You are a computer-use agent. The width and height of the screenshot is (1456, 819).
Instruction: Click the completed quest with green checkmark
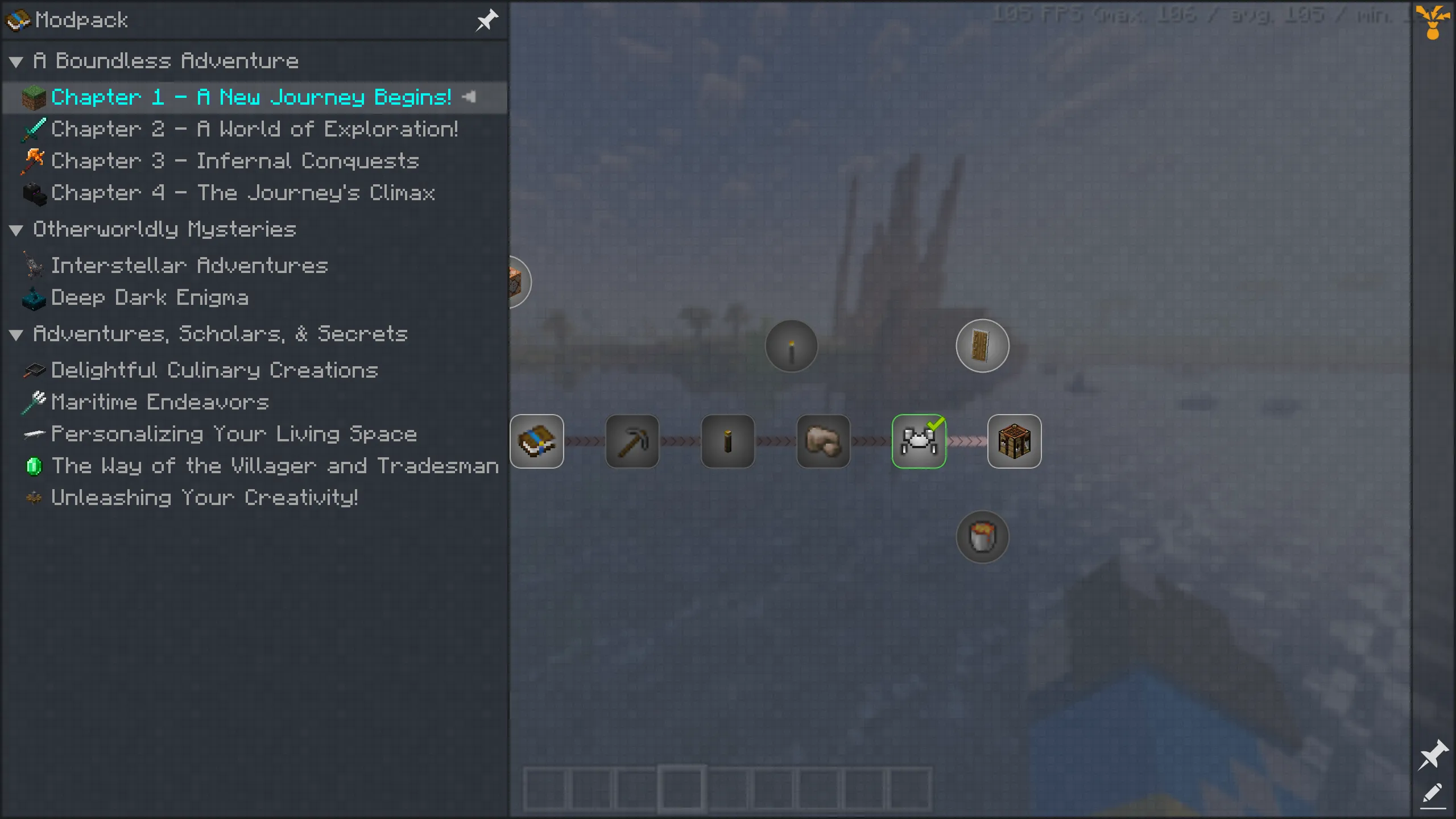(x=919, y=441)
